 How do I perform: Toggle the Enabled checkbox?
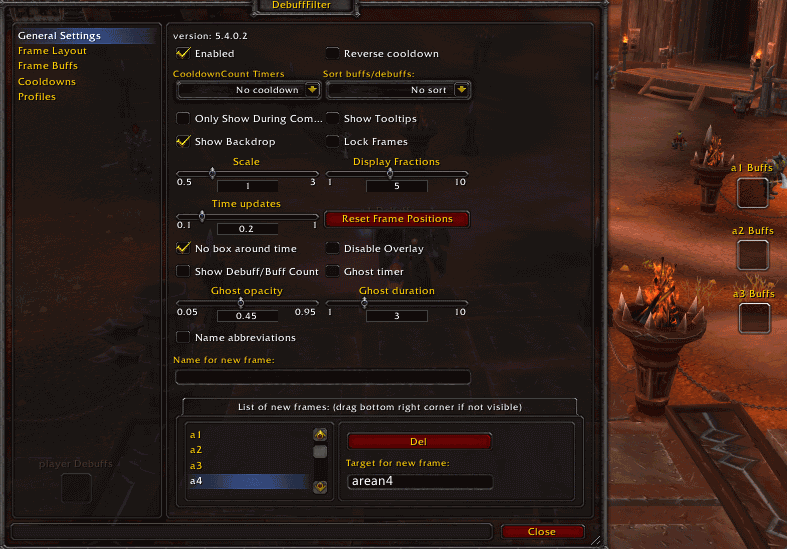click(x=183, y=53)
